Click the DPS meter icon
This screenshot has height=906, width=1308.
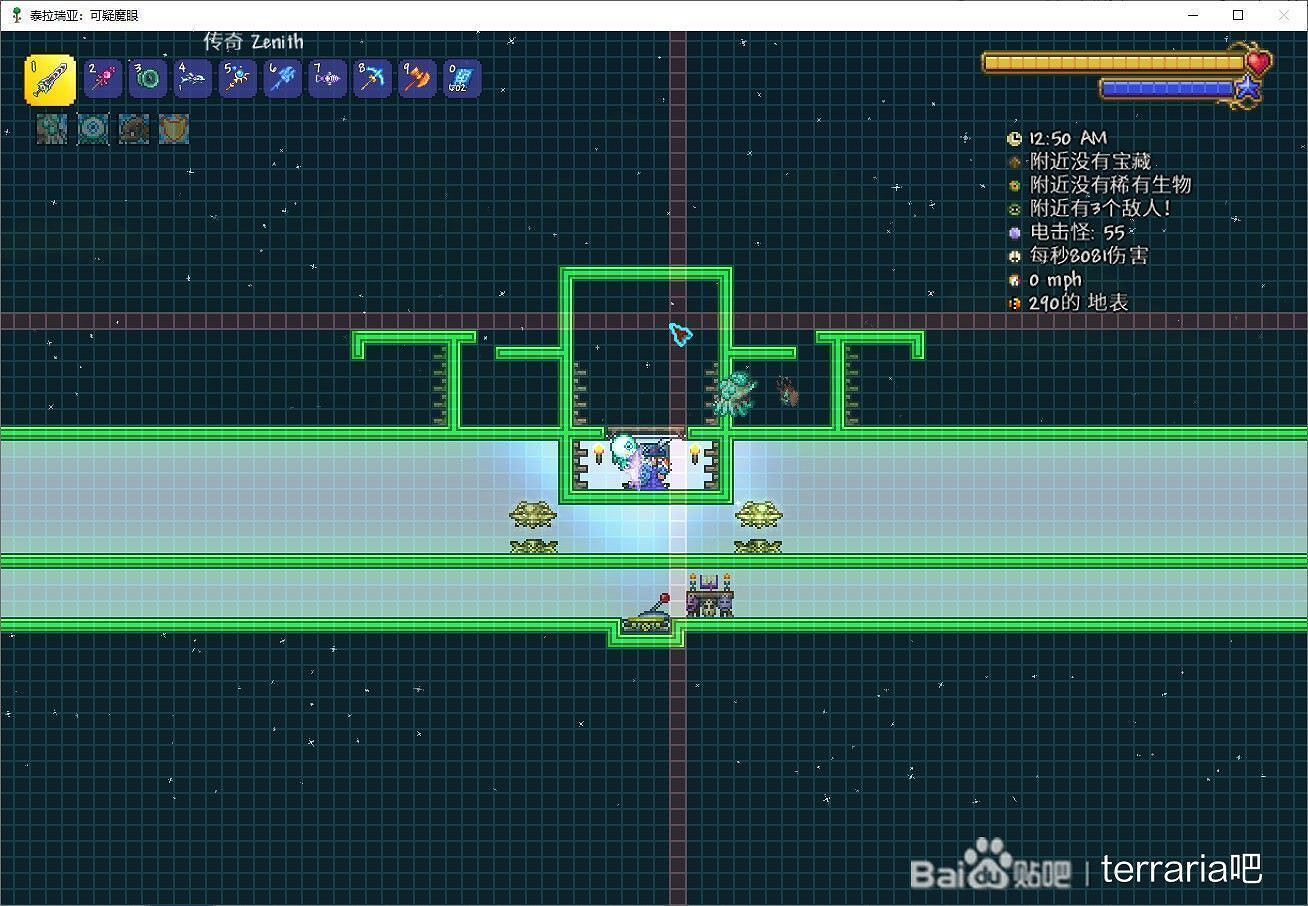point(1015,256)
